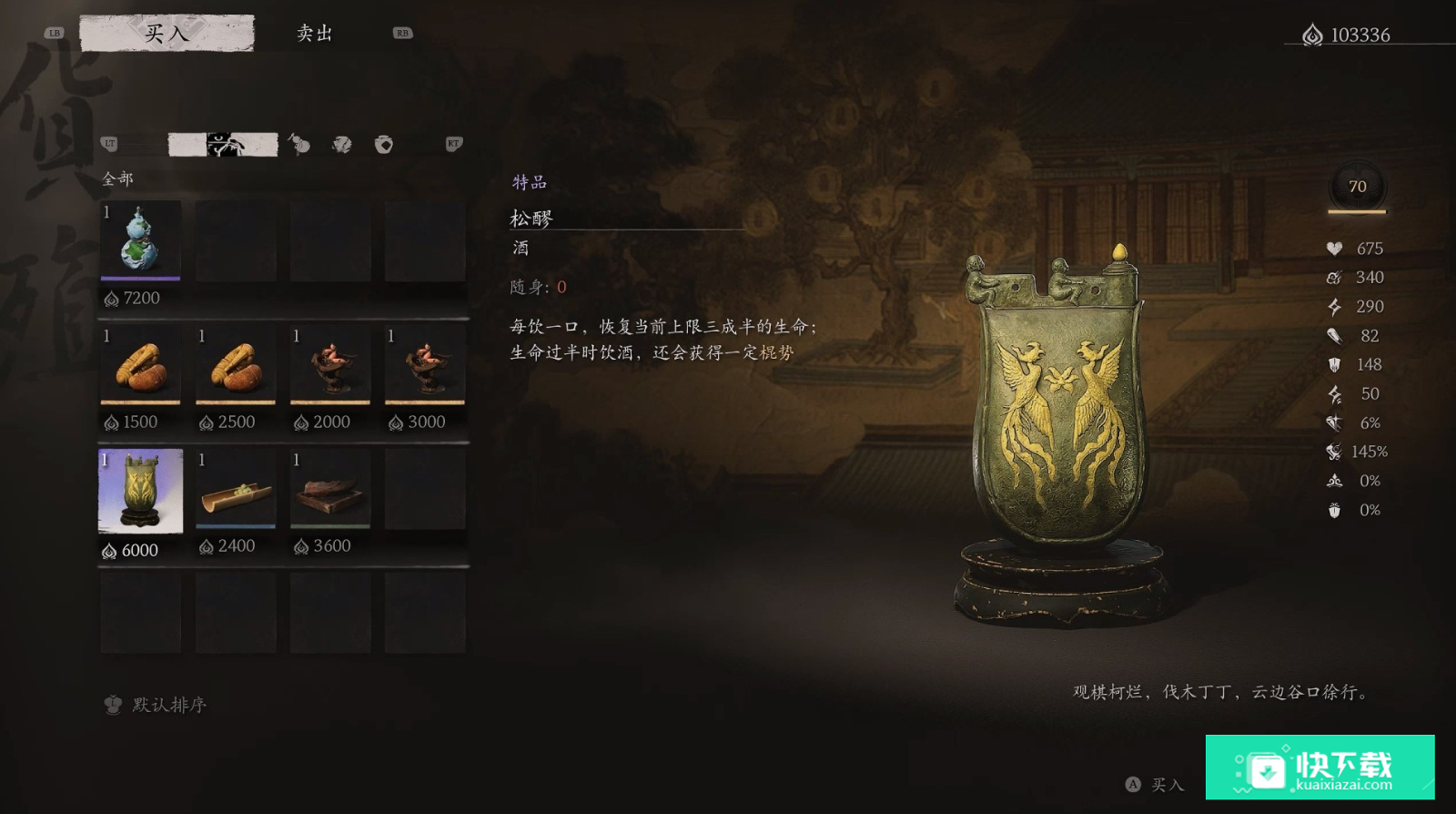Select the 买入 (Buy) tab
The width and height of the screenshot is (1456, 814).
coord(167,34)
